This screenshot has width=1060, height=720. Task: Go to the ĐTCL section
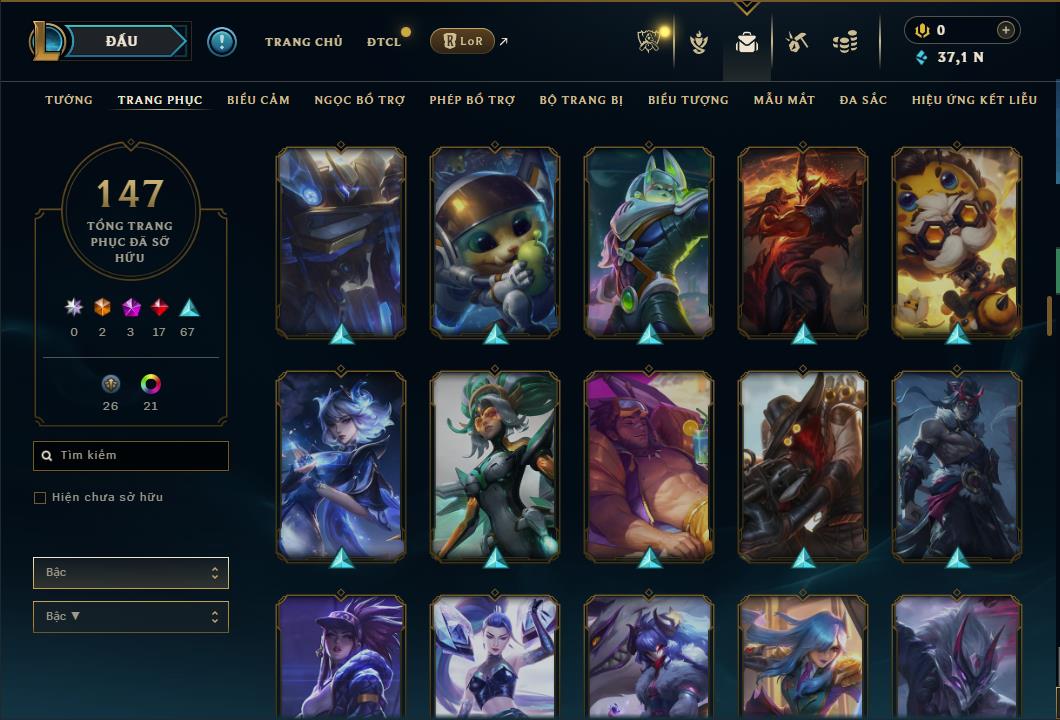pyautogui.click(x=384, y=42)
